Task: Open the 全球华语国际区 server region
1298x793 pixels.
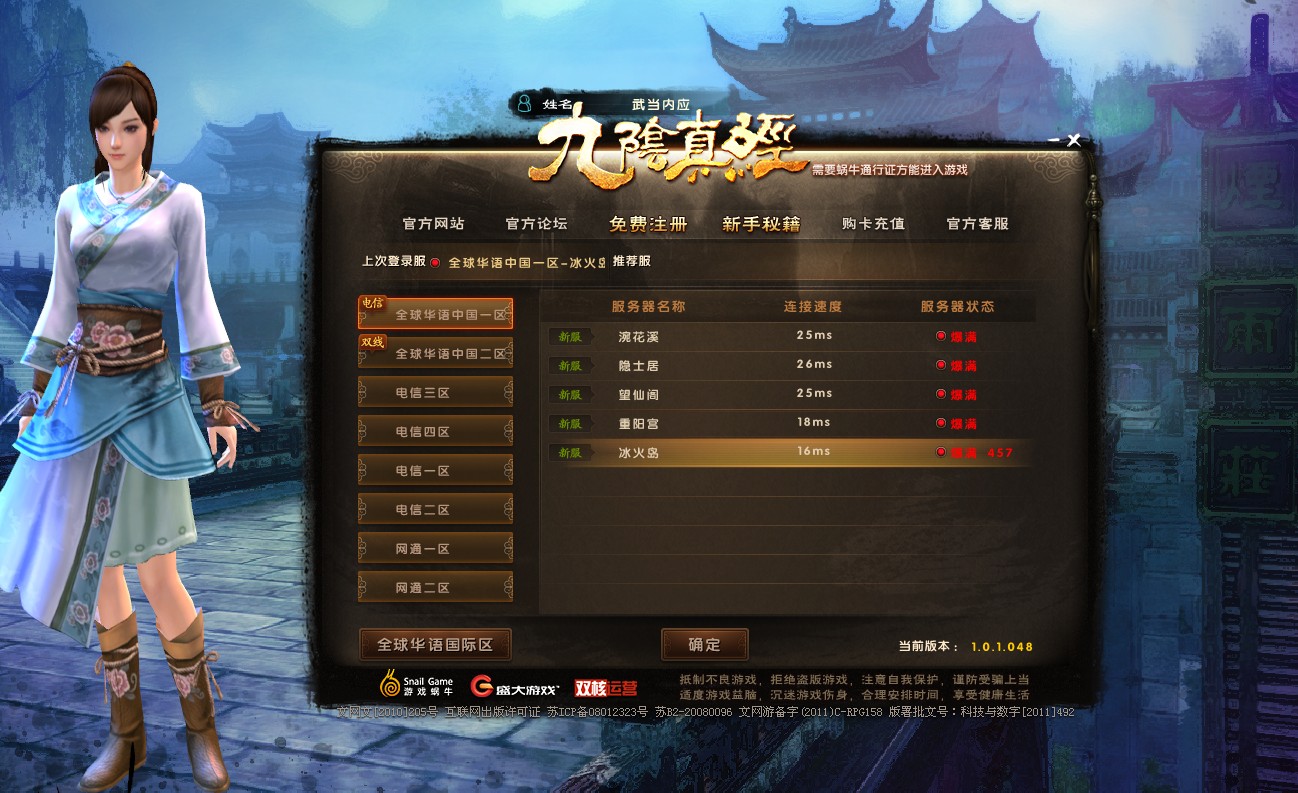Action: tap(434, 645)
